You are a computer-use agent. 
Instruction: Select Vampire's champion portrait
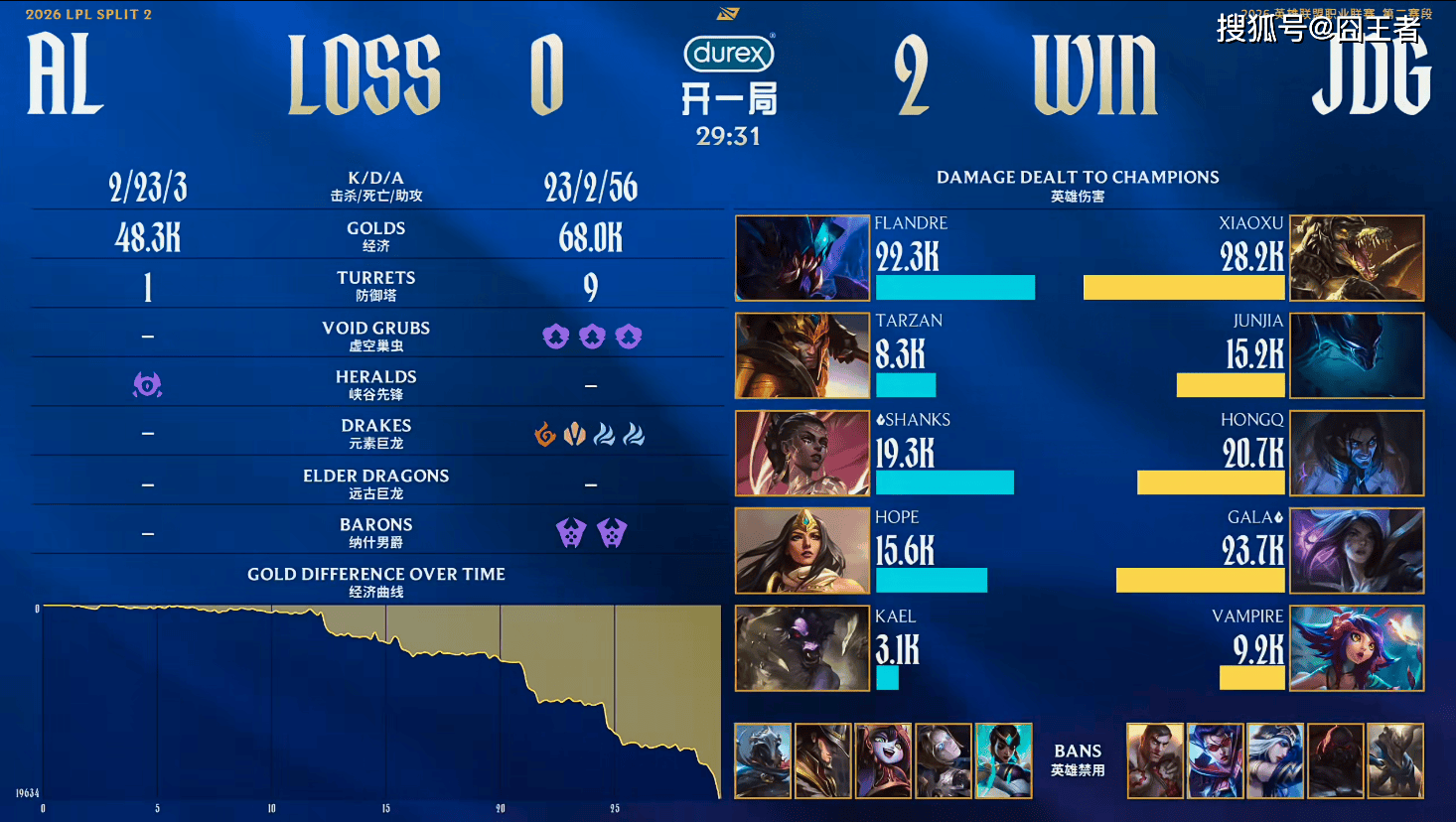point(1357,648)
